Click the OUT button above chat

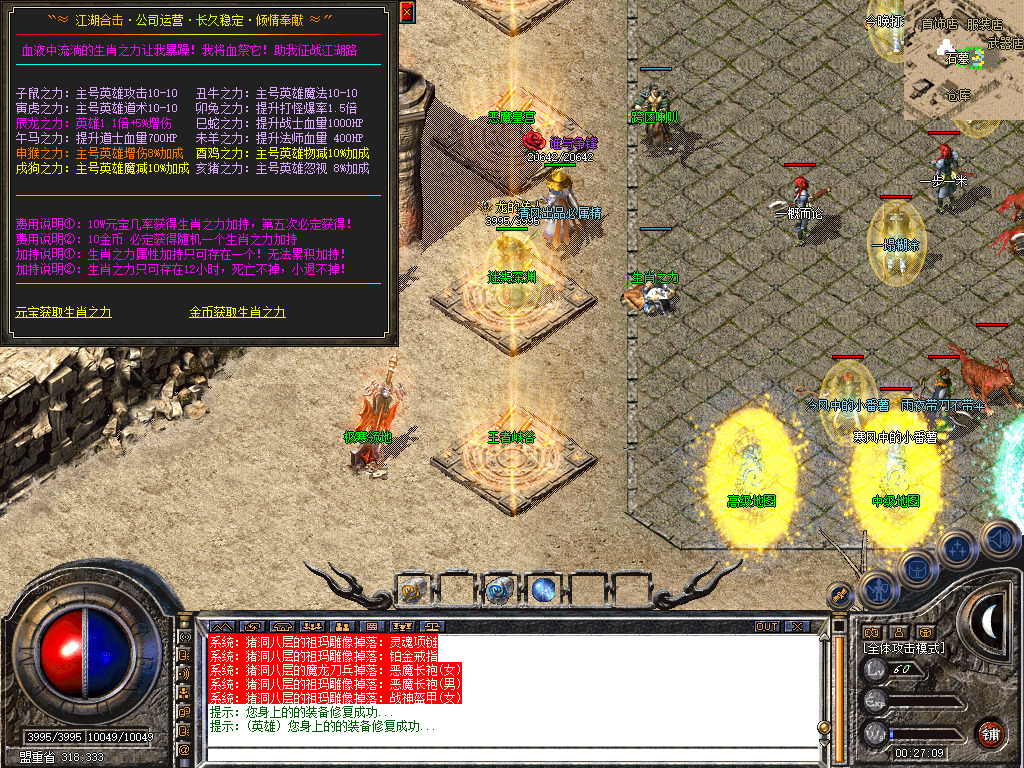click(767, 627)
